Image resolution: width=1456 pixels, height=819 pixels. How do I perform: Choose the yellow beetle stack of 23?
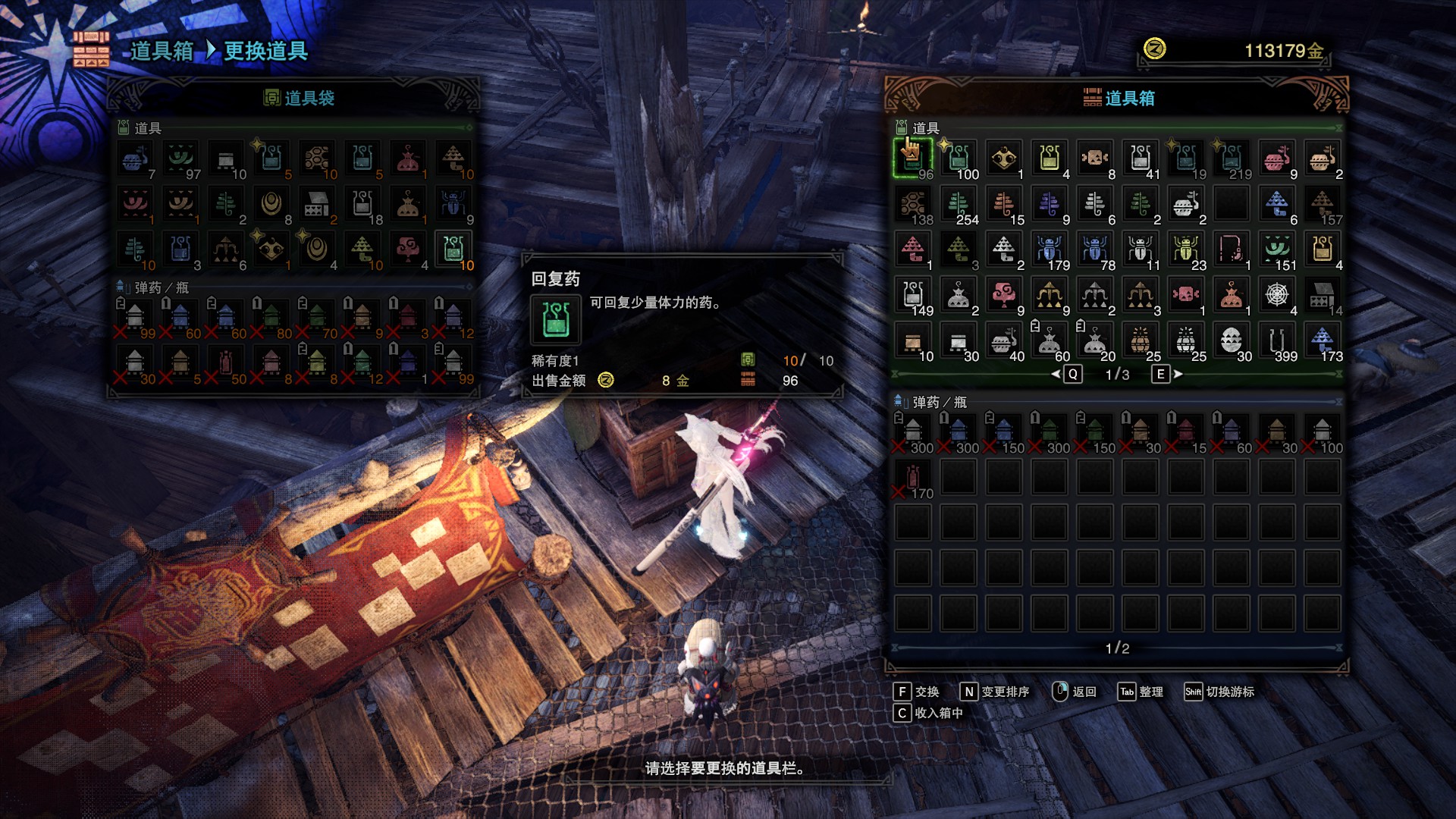pos(1186,249)
